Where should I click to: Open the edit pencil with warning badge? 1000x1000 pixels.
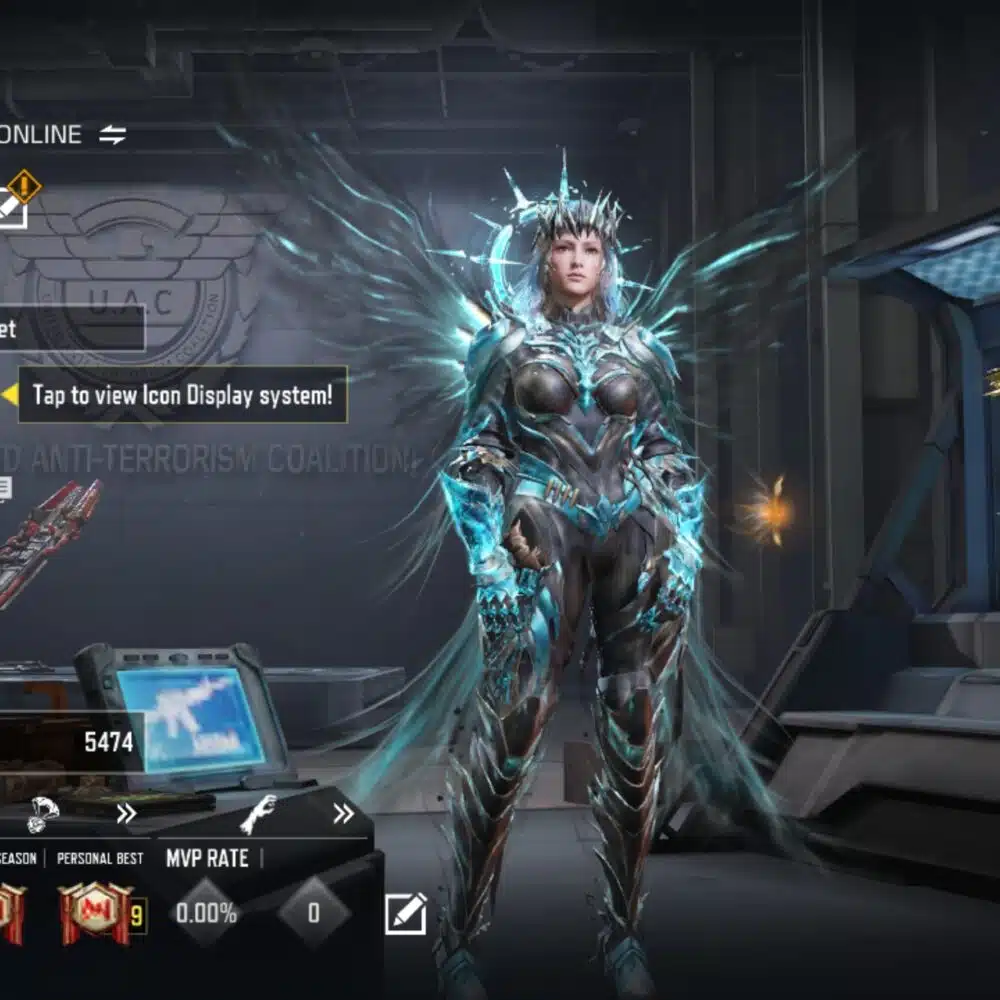coord(12,205)
